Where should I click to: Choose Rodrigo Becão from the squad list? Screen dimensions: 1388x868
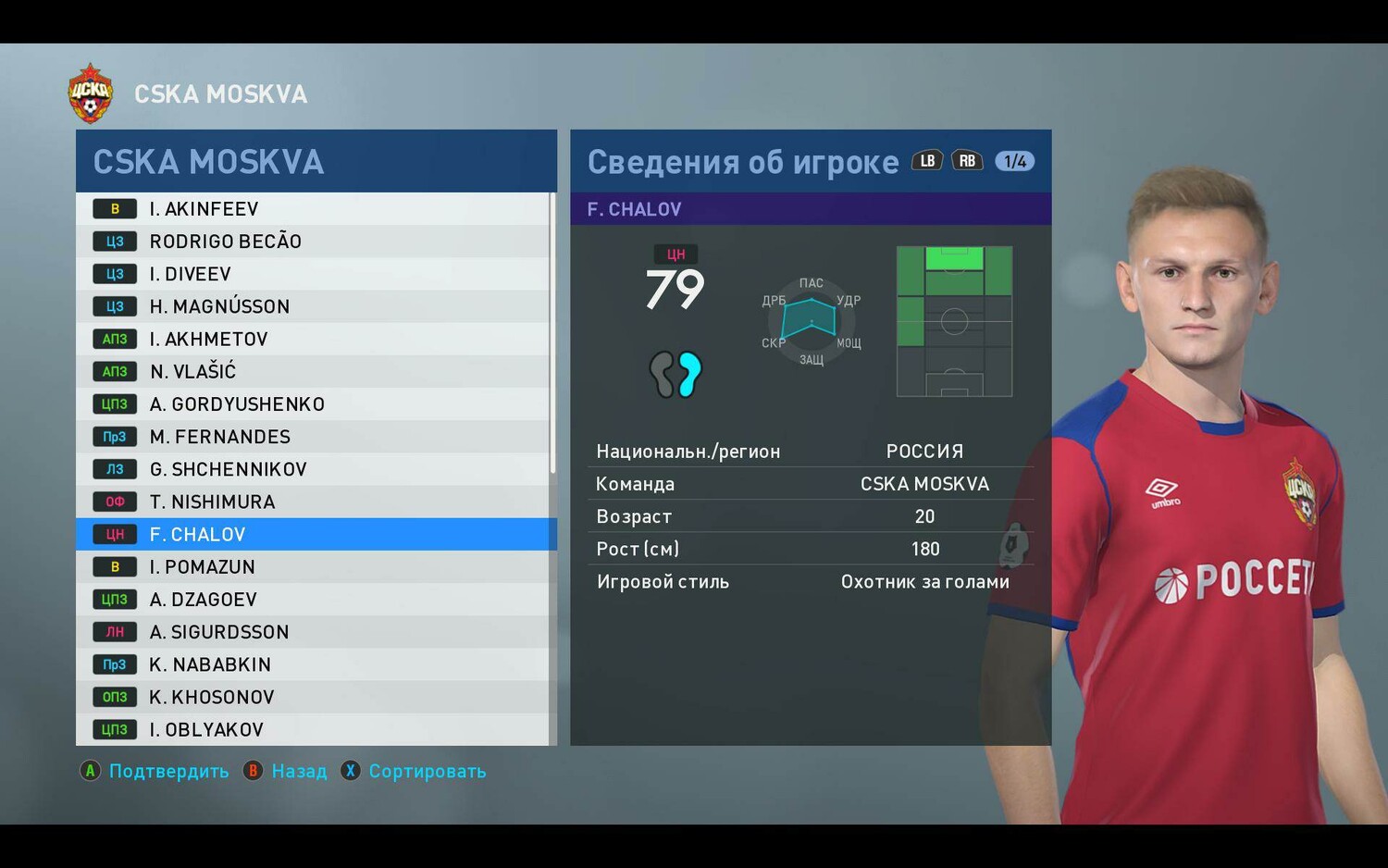click(315, 242)
